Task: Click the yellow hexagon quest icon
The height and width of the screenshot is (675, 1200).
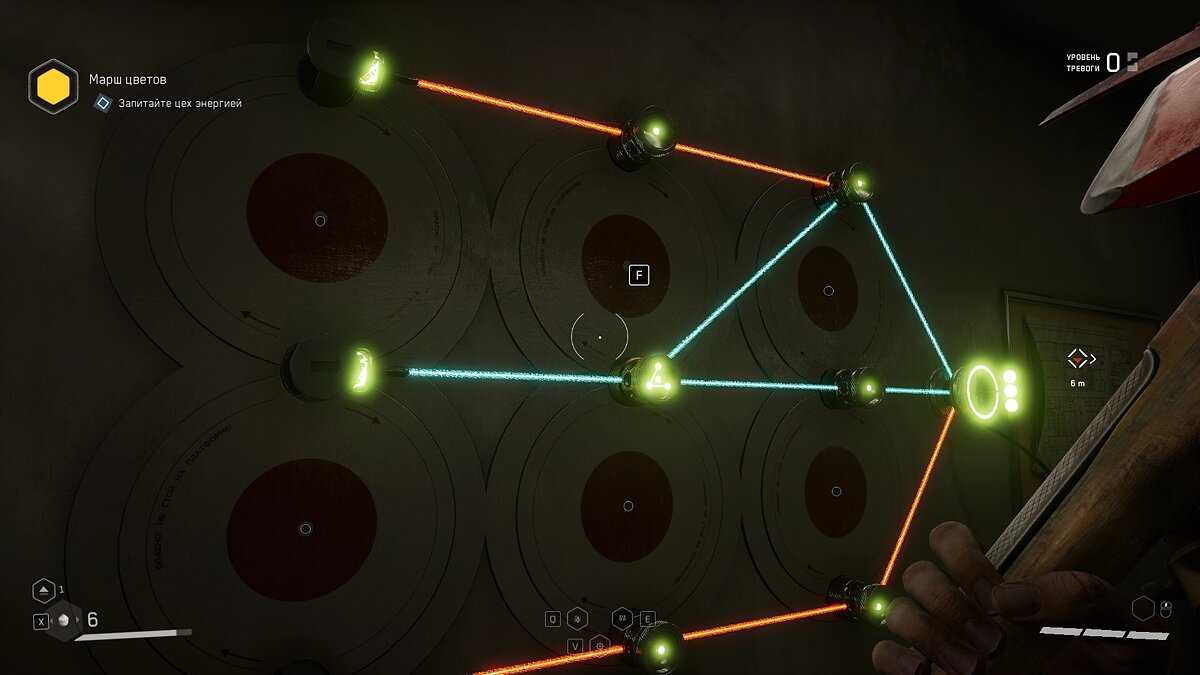Action: (53, 87)
